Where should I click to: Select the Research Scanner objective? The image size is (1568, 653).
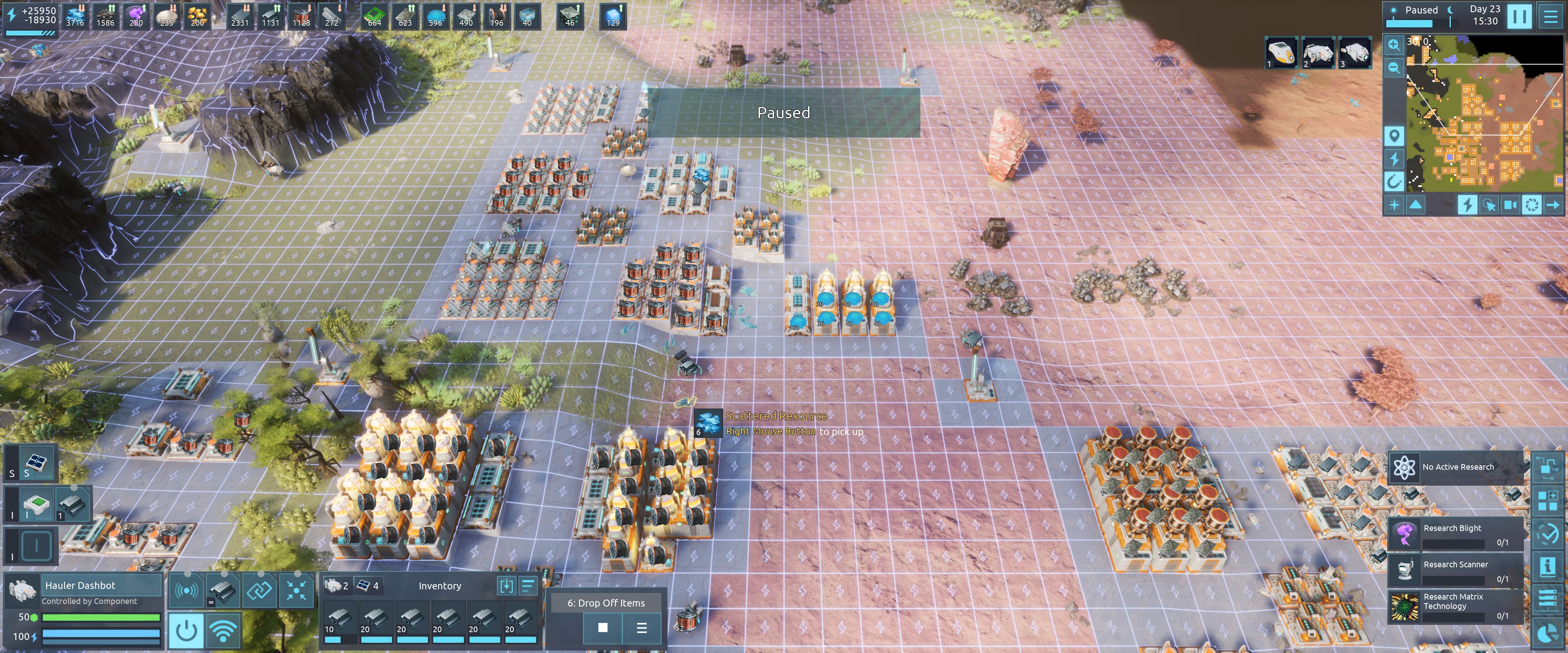(x=1455, y=570)
